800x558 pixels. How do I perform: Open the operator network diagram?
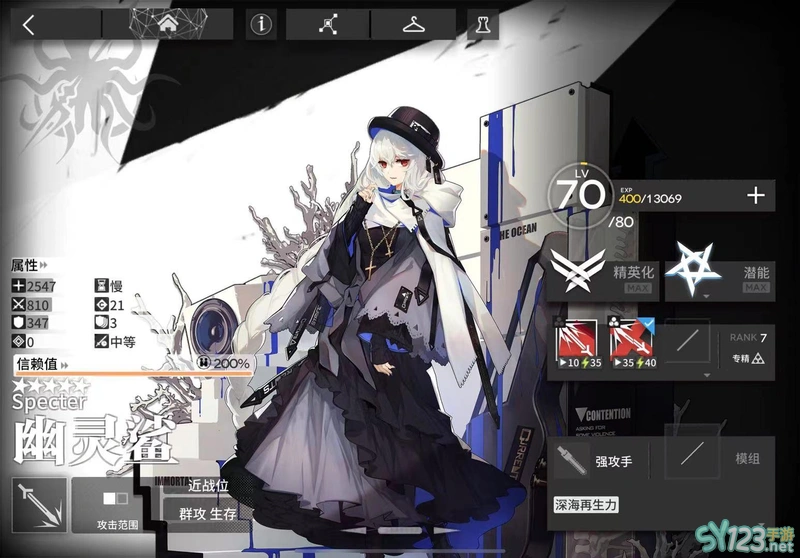[327, 25]
